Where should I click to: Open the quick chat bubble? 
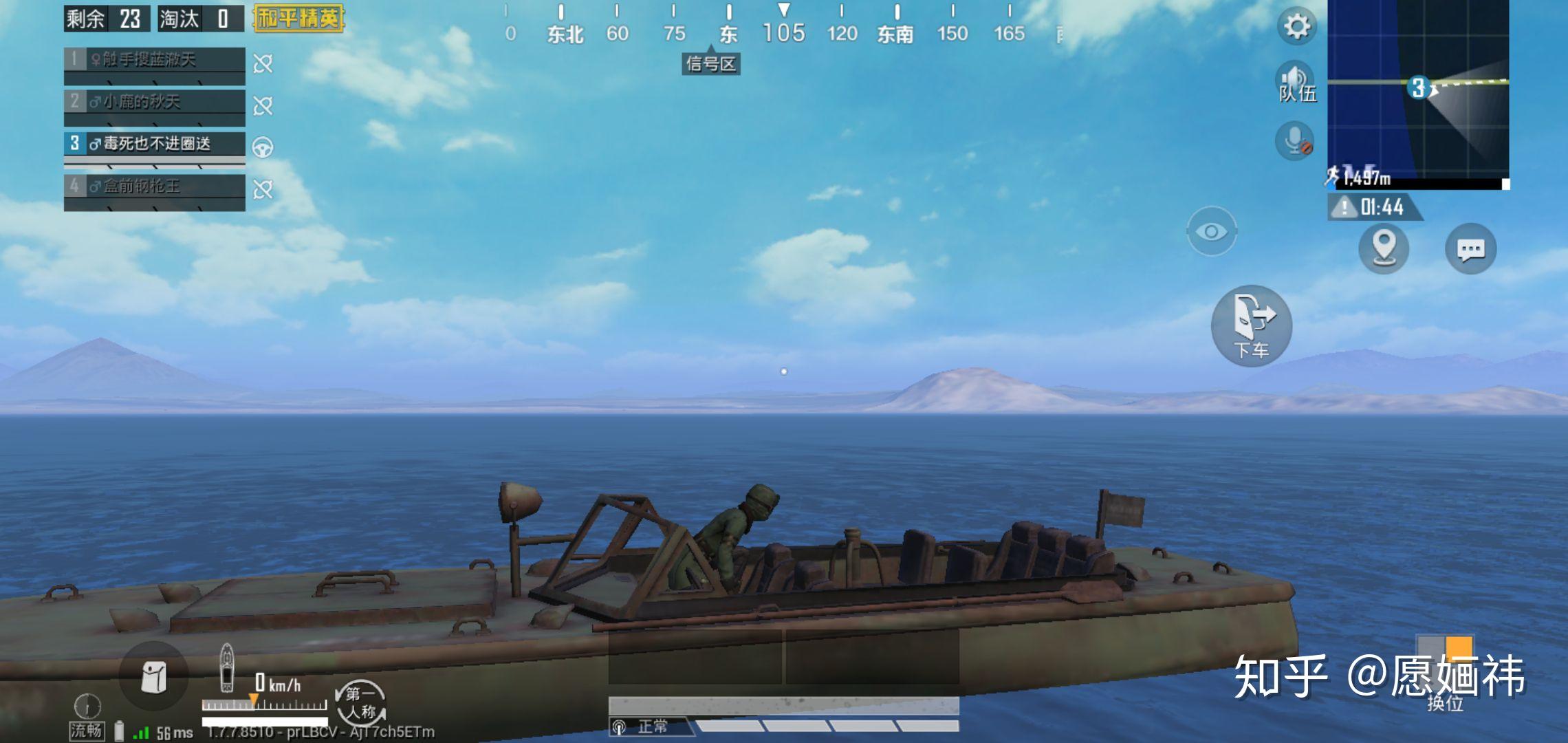pos(1470,249)
